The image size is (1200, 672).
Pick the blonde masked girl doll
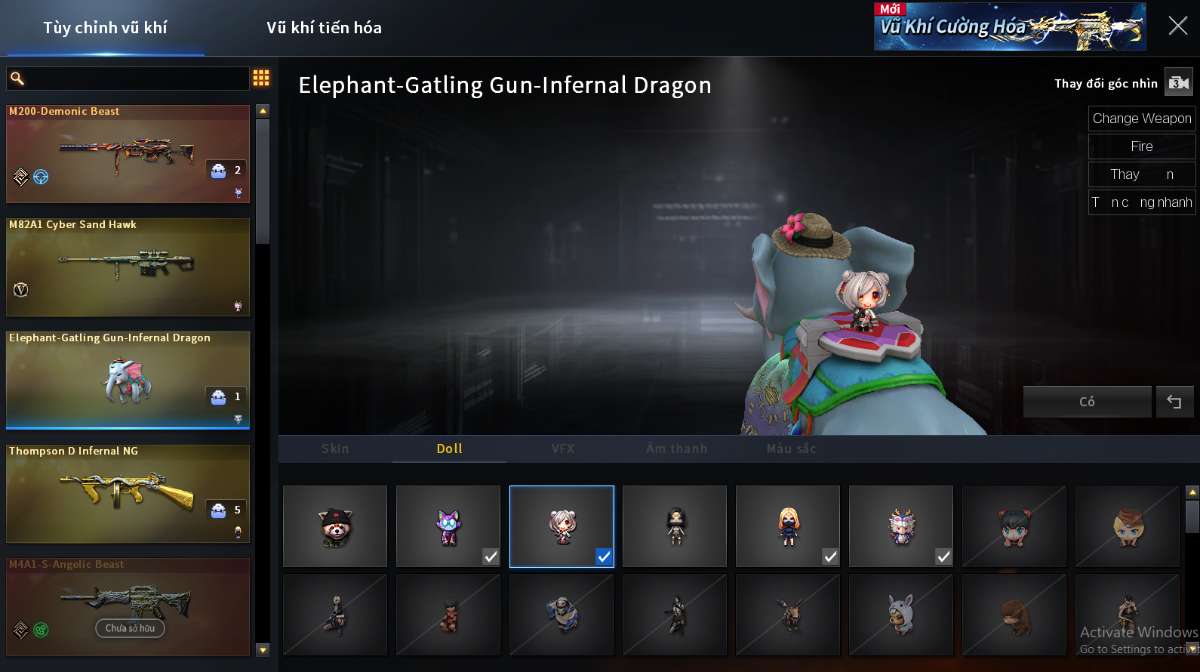coord(788,526)
